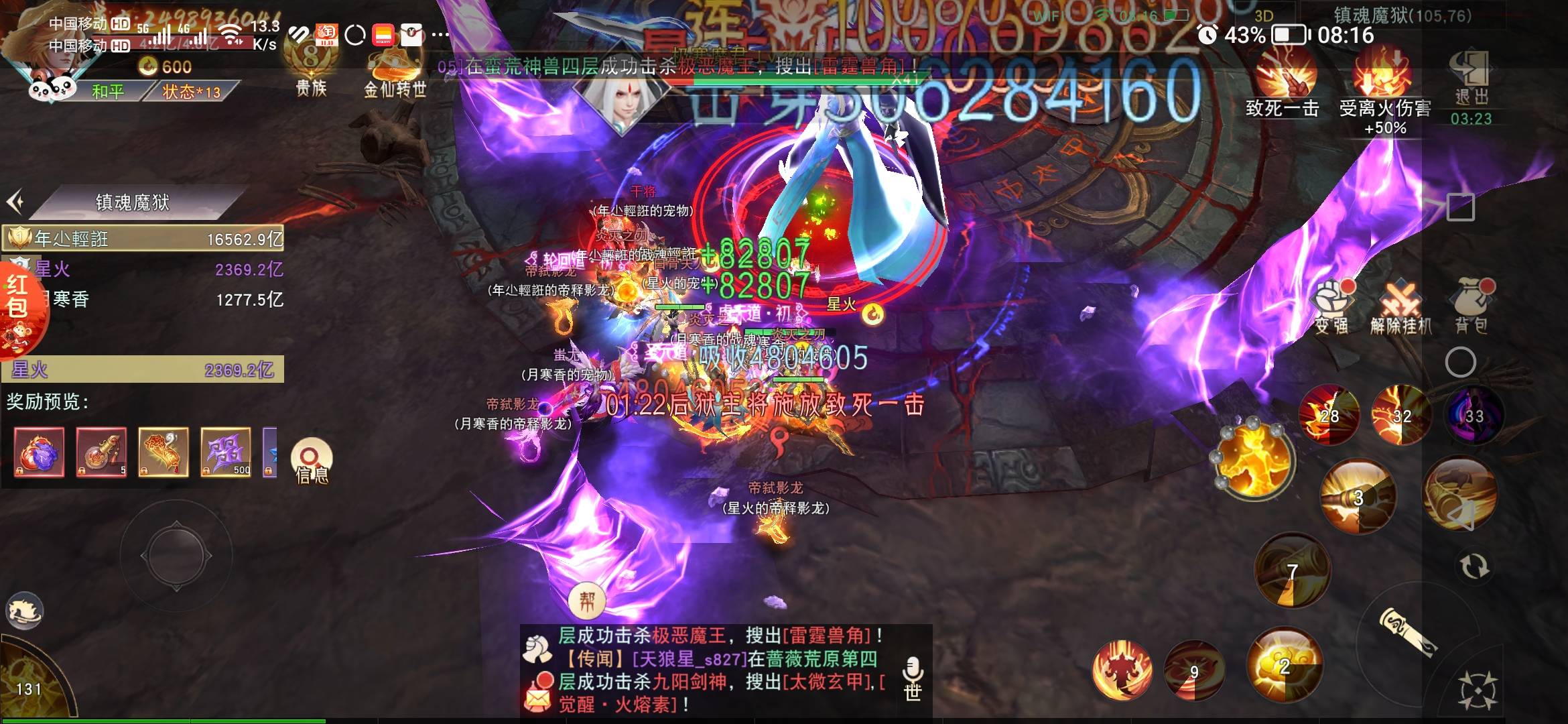Toggle 解除挂机 auto-battle off
Screen dimensions: 1568x724
pyautogui.click(x=1400, y=309)
